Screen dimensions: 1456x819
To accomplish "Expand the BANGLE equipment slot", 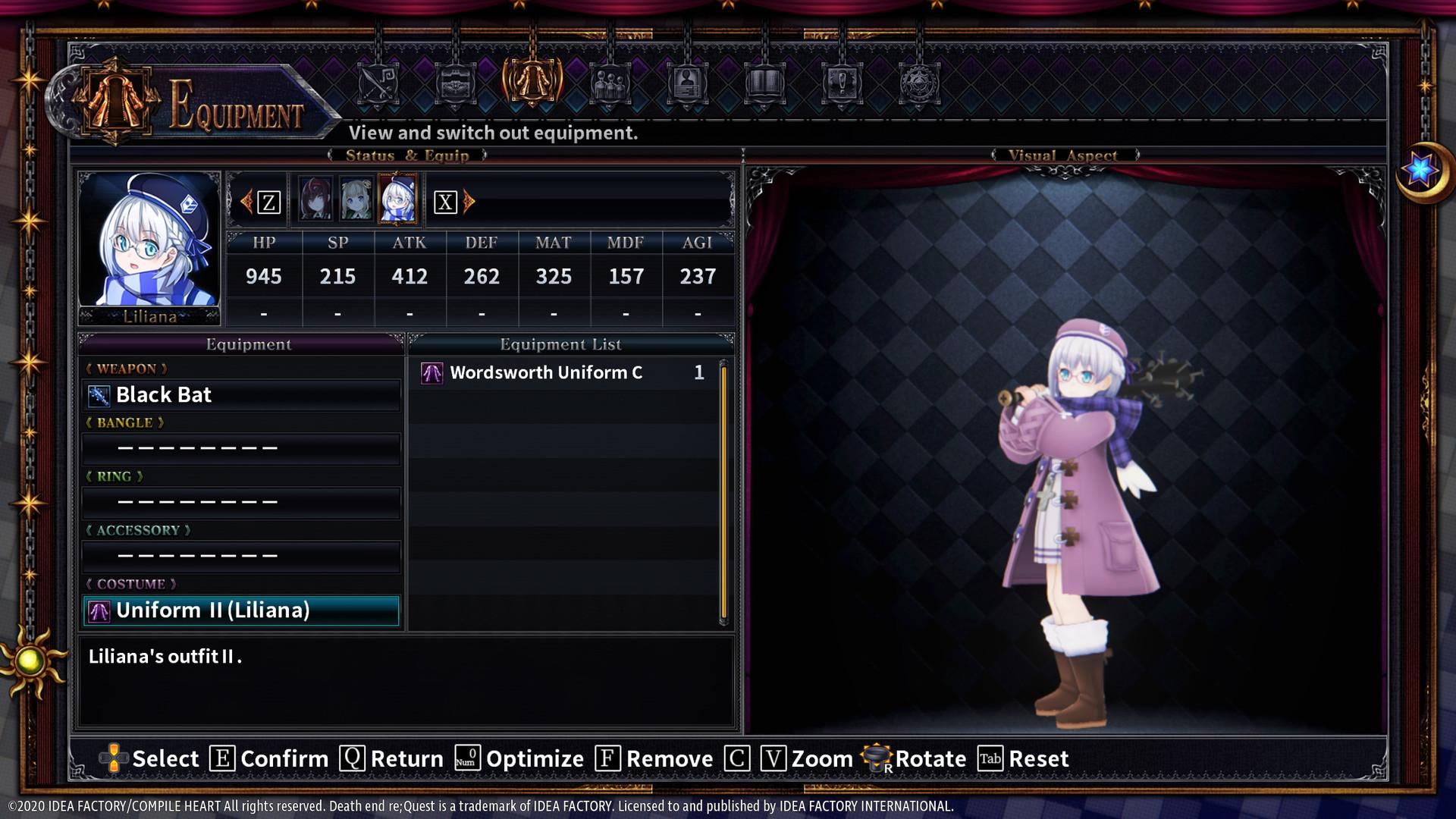I will pos(241,448).
